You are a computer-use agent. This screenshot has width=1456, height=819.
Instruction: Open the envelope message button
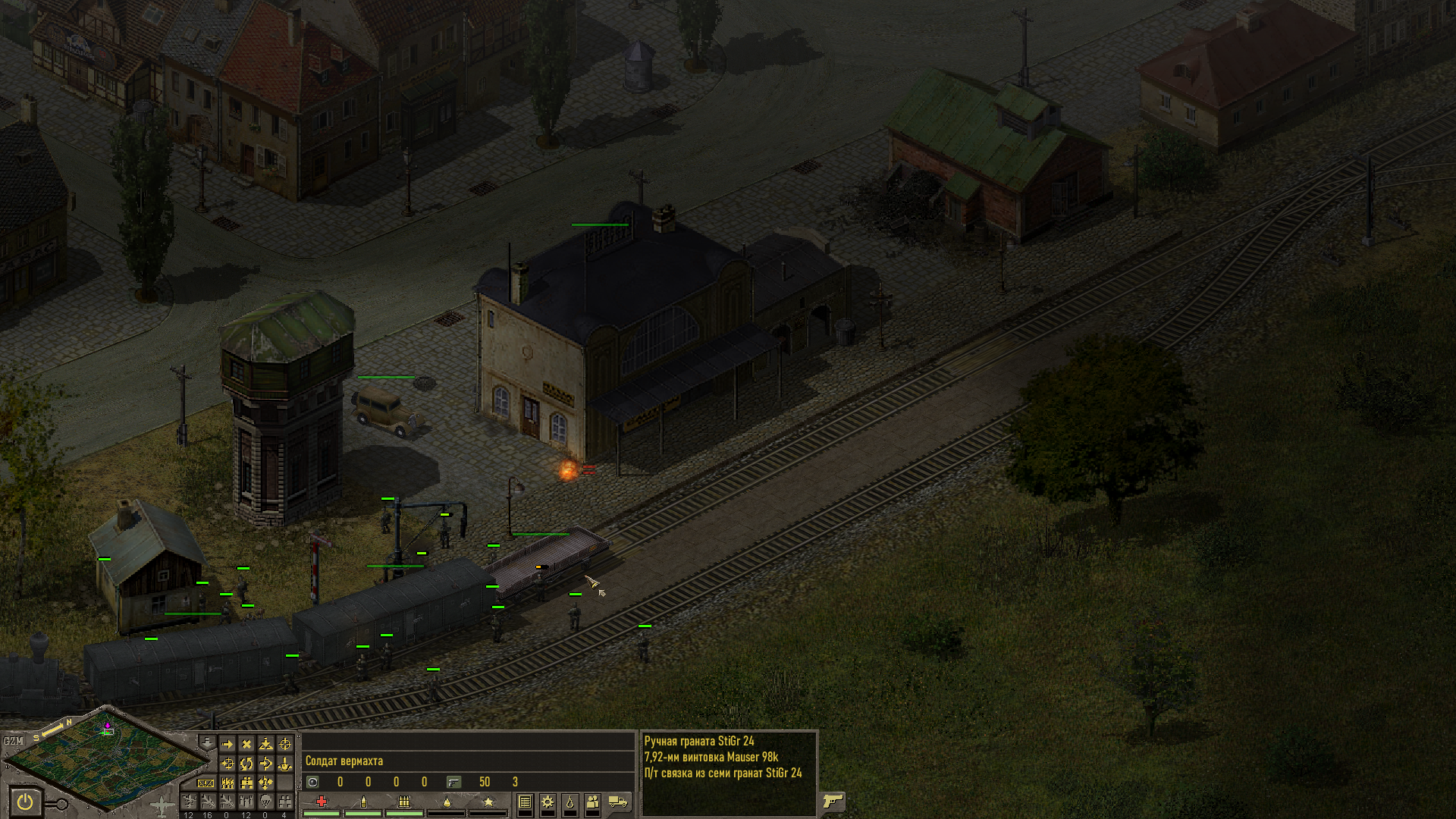(206, 783)
